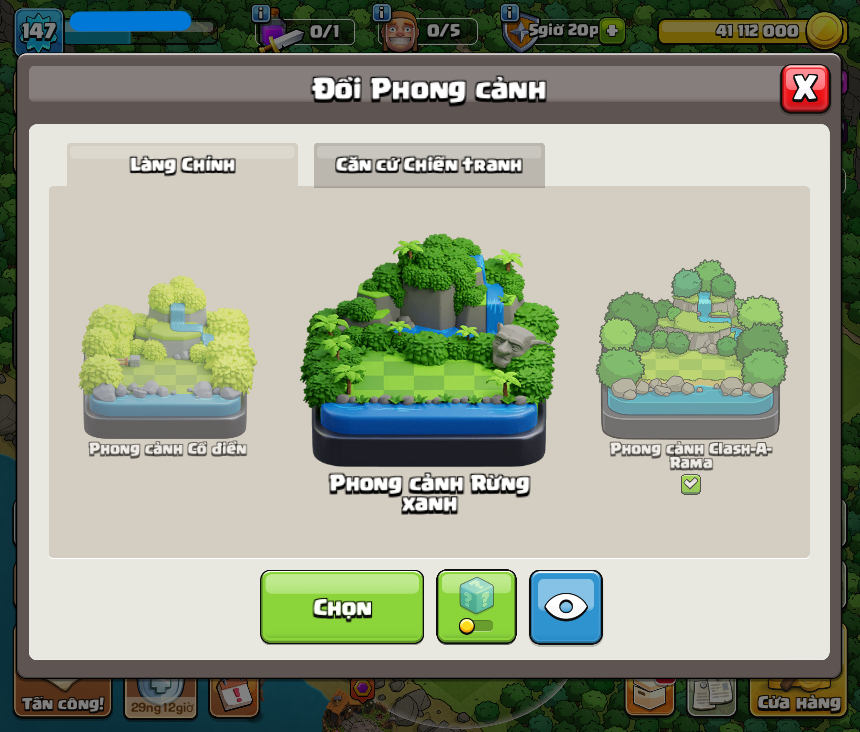Open the Căn cứ Chiến tranh tab
Viewport: 860px width, 732px height.
[x=429, y=165]
